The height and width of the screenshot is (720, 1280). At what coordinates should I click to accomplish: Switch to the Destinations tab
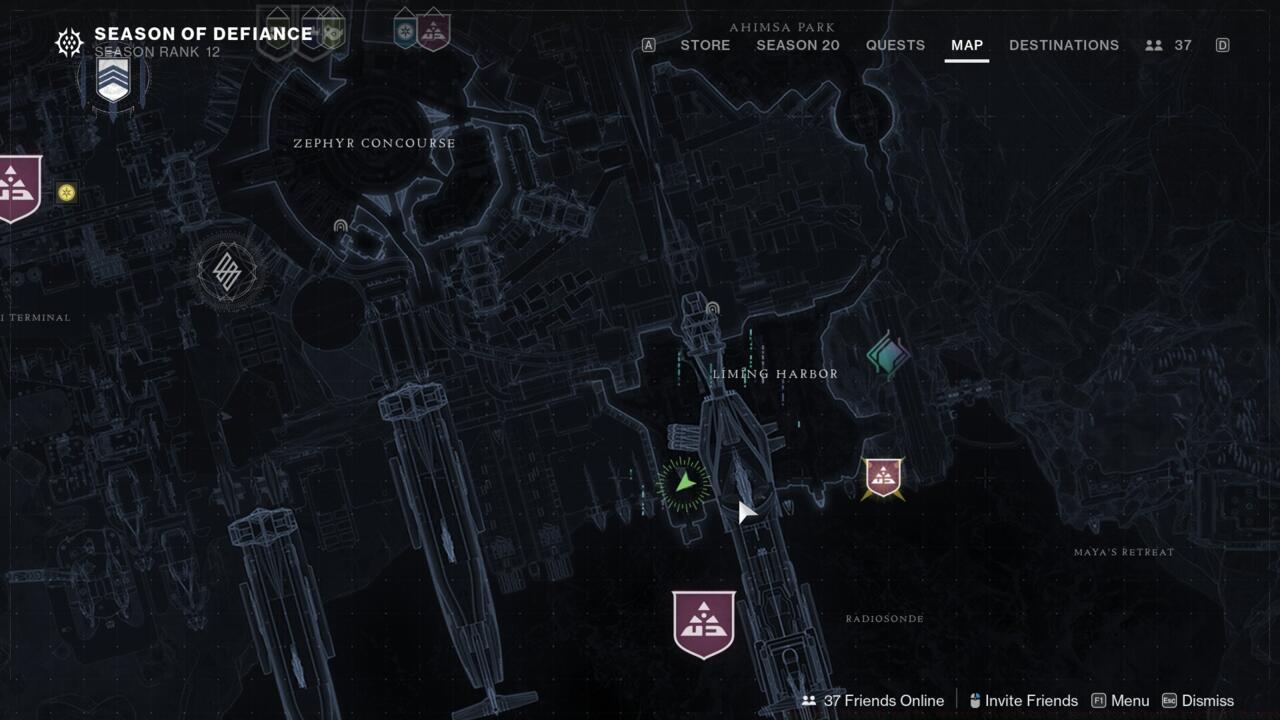[x=1064, y=45]
